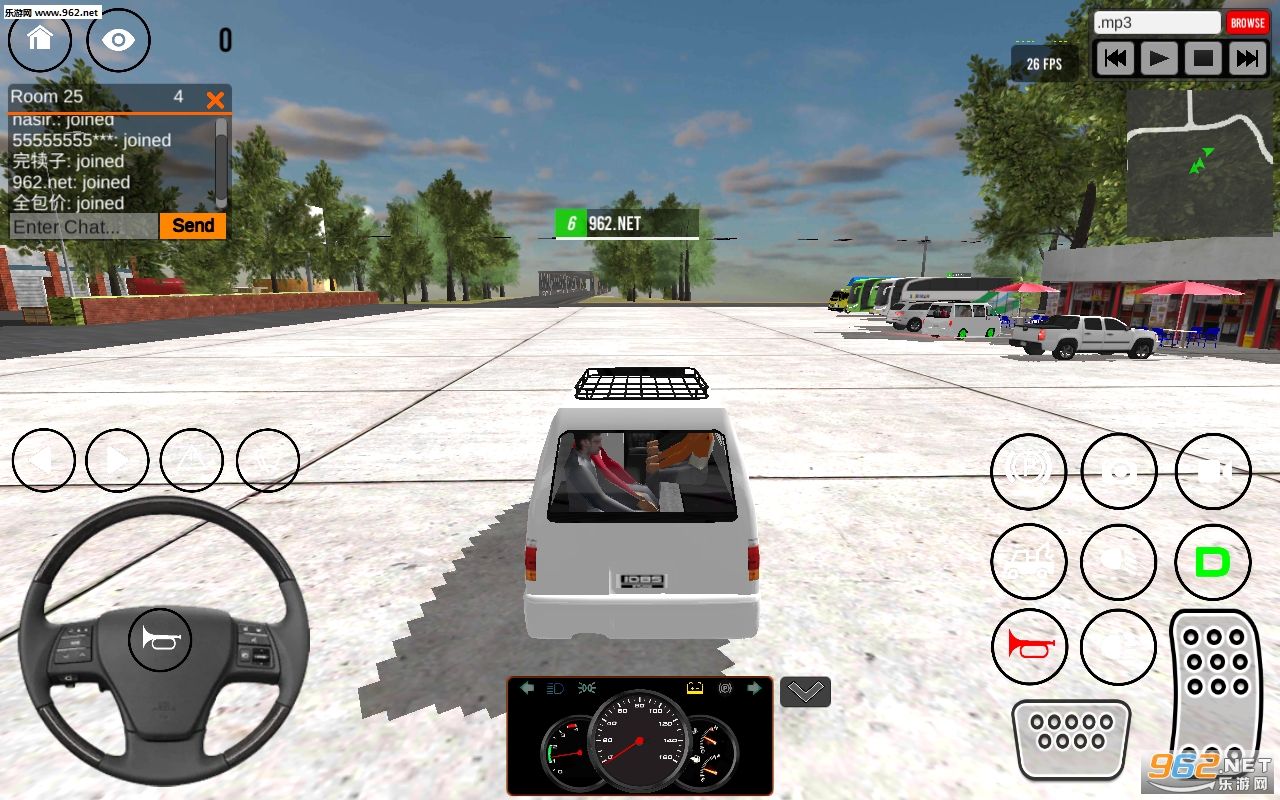Screen dimensions: 1280x800
Task: Click the Enter Chat text field
Action: click(84, 226)
